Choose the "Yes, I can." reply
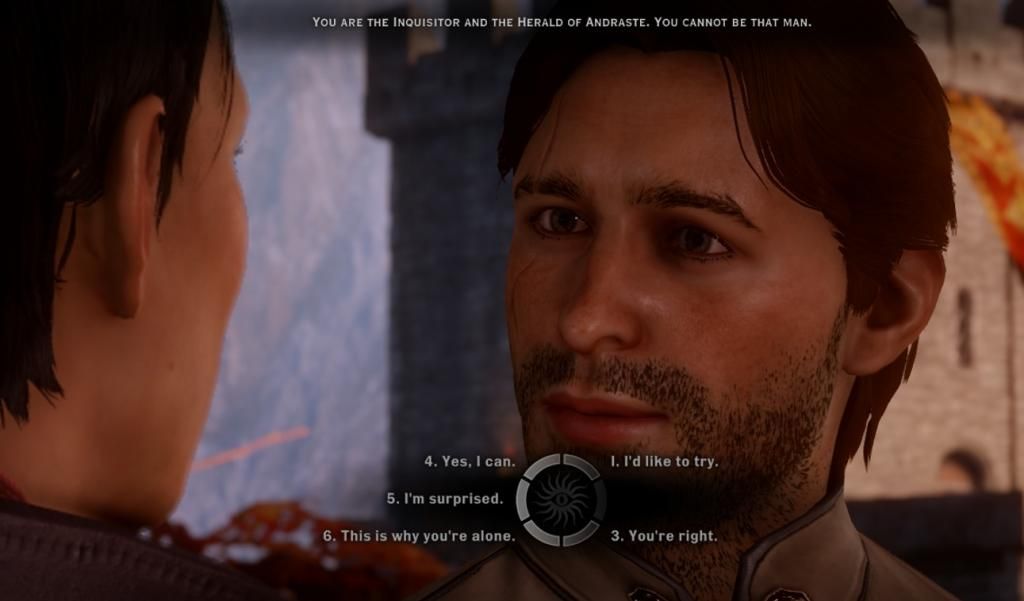 pyautogui.click(x=470, y=462)
